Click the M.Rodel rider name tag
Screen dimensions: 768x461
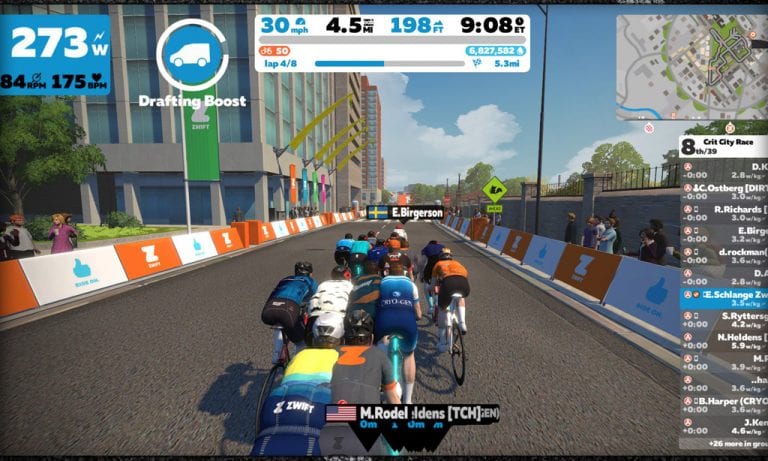point(412,412)
